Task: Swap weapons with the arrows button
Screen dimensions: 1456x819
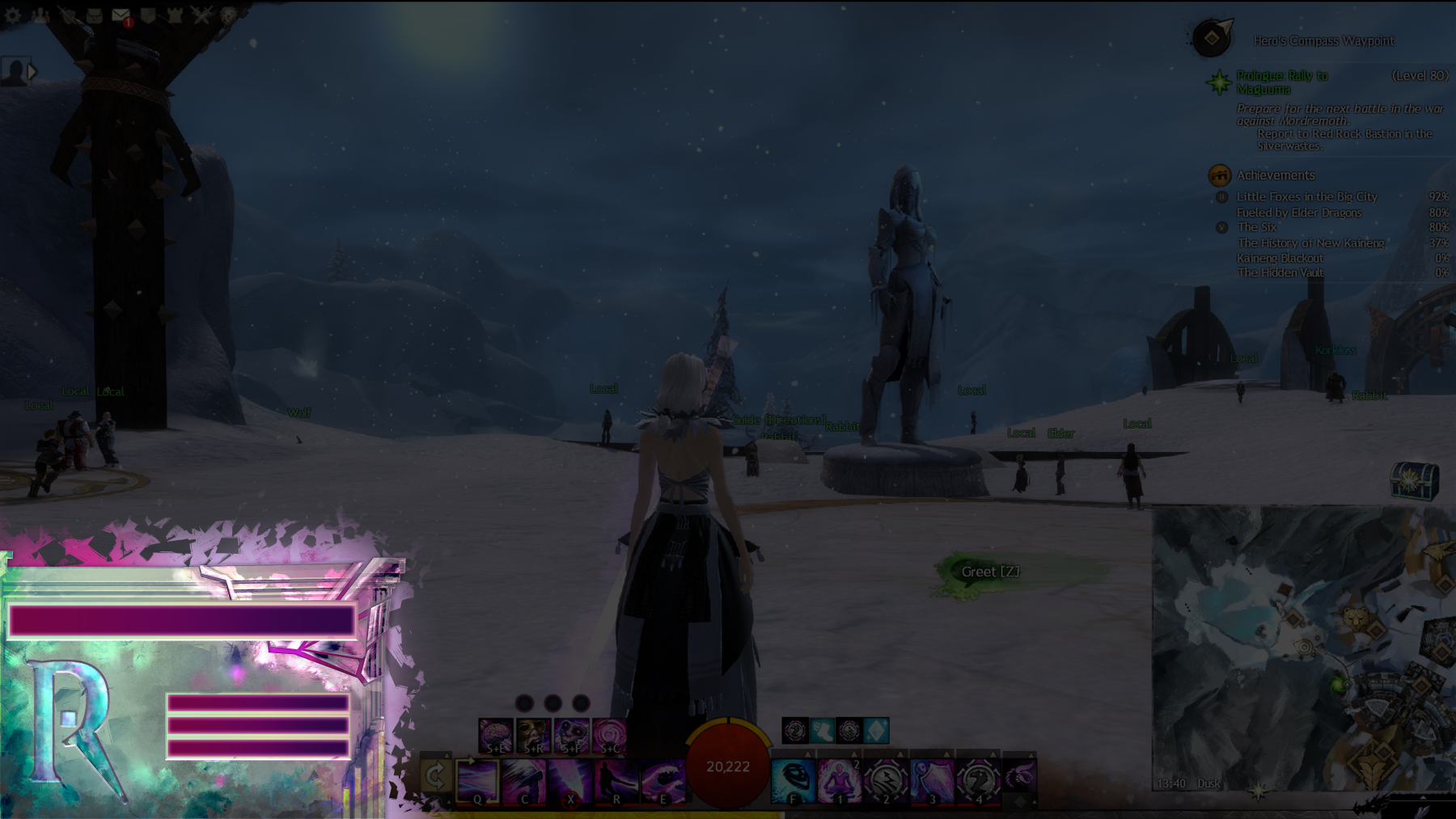Action: [435, 776]
